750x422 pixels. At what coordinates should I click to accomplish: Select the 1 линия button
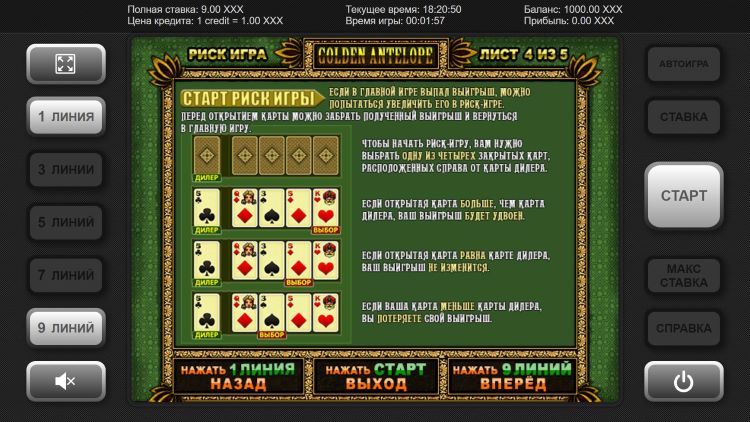click(65, 117)
